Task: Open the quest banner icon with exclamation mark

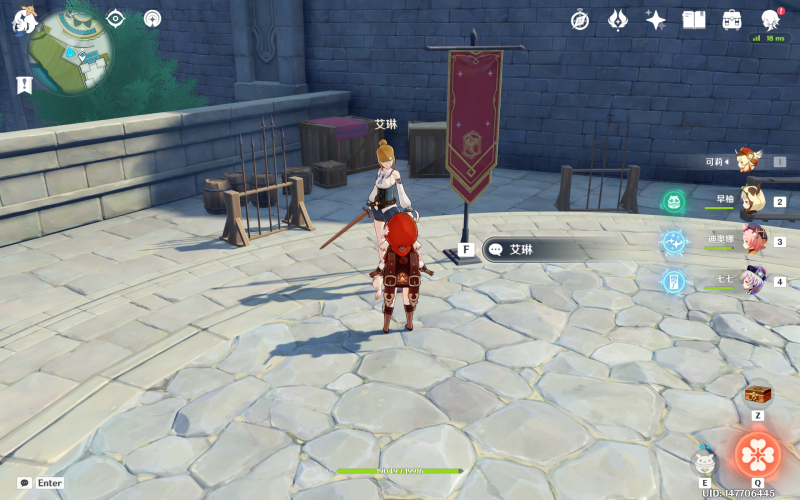Action: tap(24, 85)
